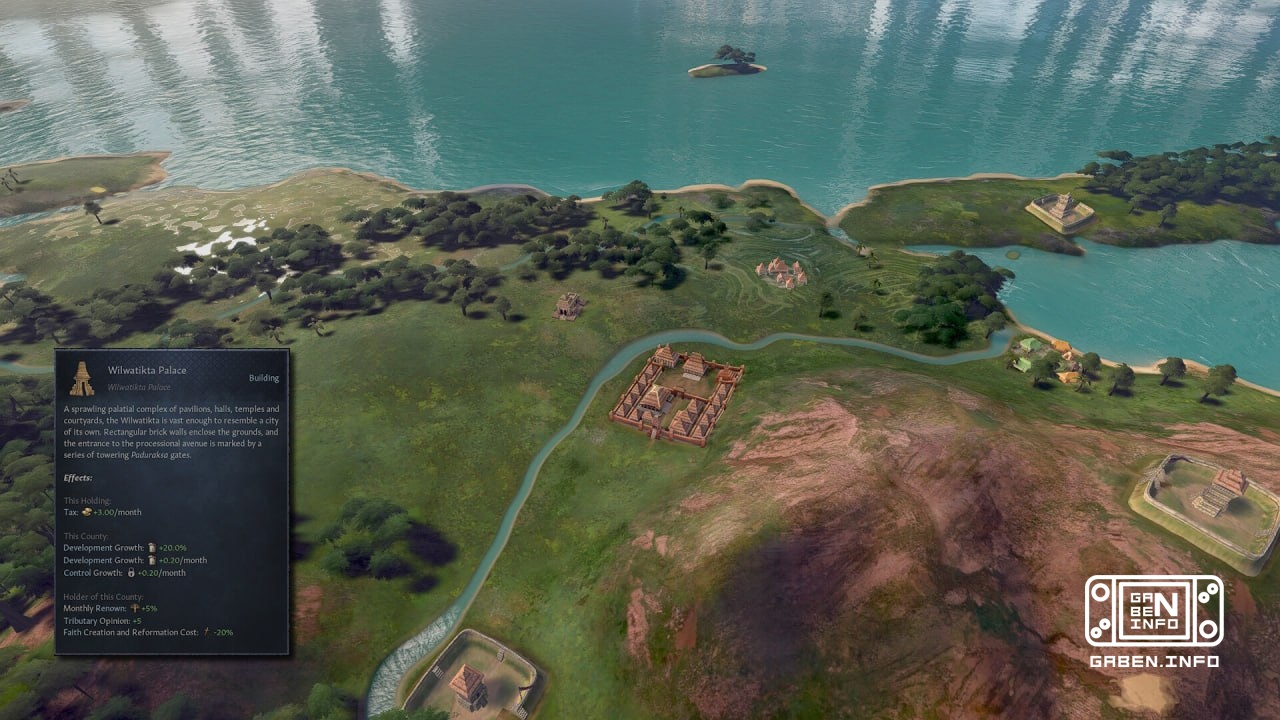1280x720 pixels.
Task: Click the Effects header in the tooltip
Action: click(x=79, y=478)
